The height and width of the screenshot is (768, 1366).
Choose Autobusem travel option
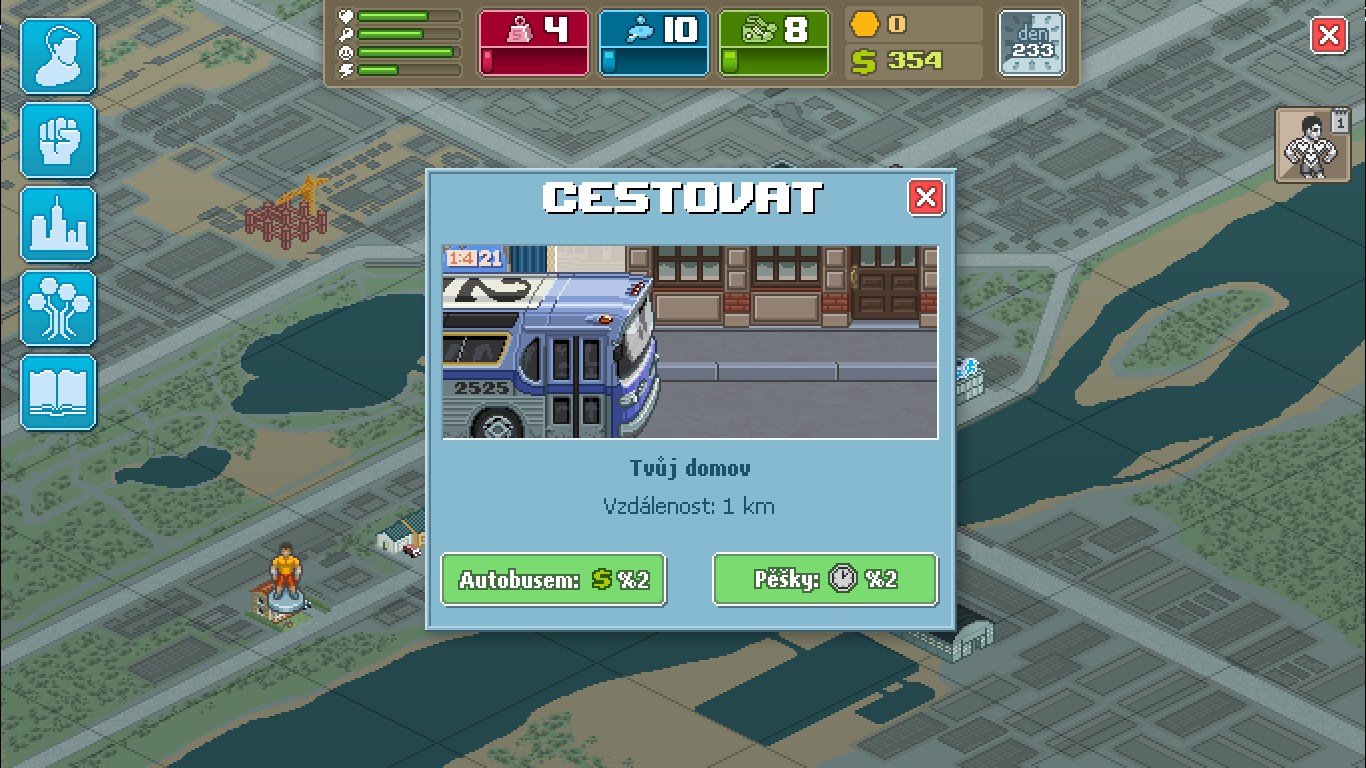pyautogui.click(x=553, y=579)
